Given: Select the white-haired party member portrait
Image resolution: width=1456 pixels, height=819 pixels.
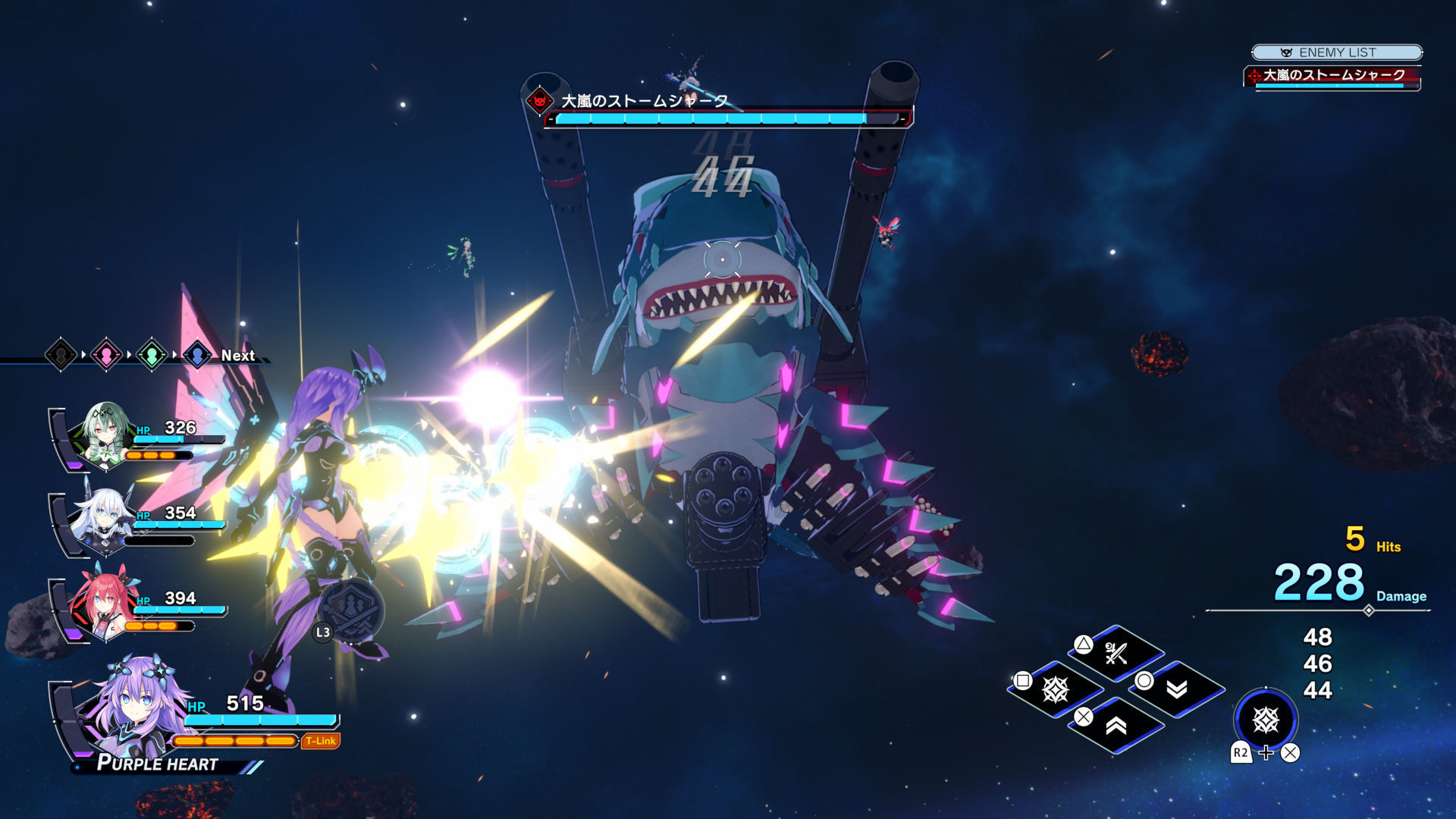Looking at the screenshot, I should [x=103, y=519].
